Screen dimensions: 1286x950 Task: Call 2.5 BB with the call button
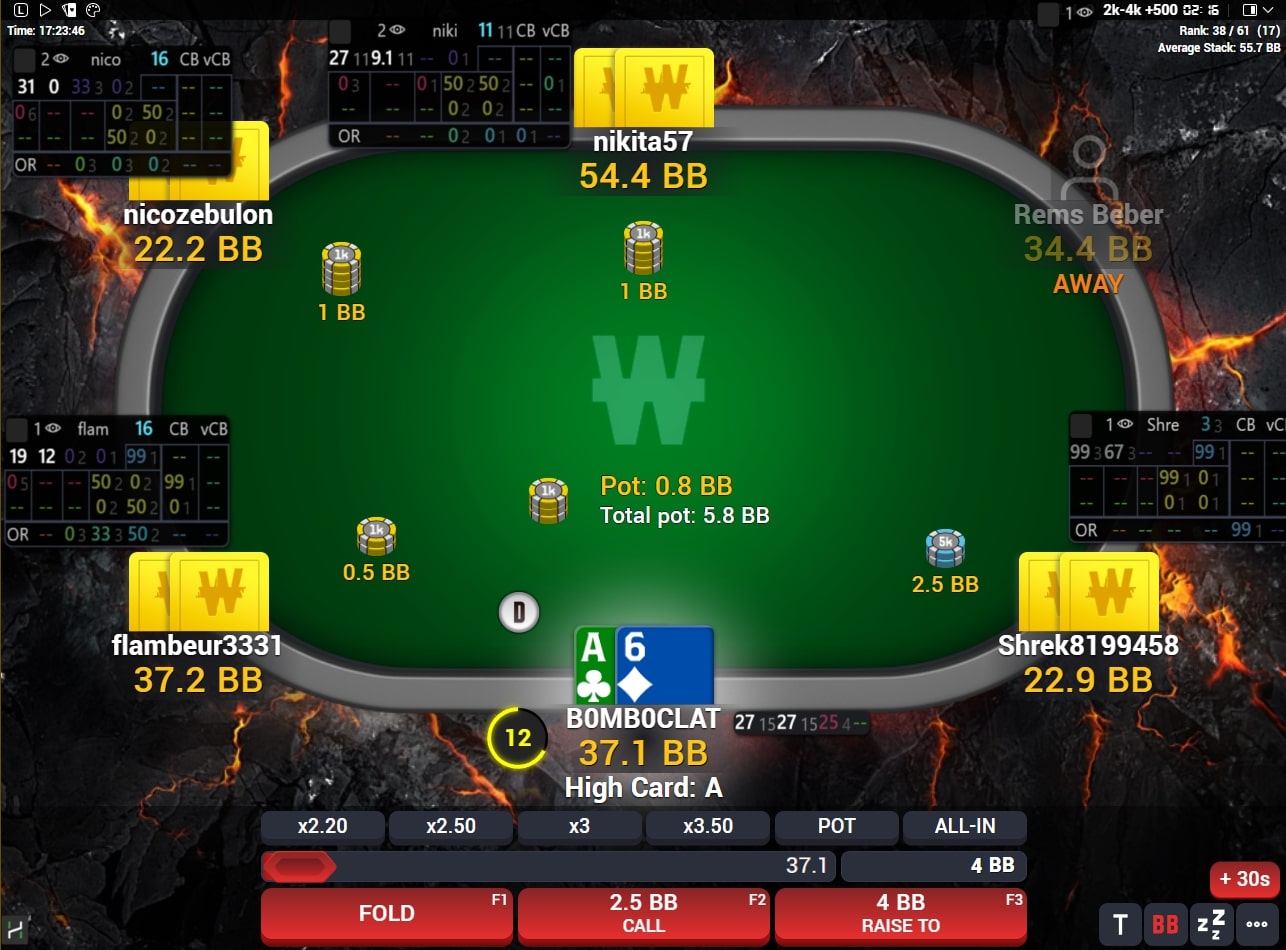click(643, 913)
